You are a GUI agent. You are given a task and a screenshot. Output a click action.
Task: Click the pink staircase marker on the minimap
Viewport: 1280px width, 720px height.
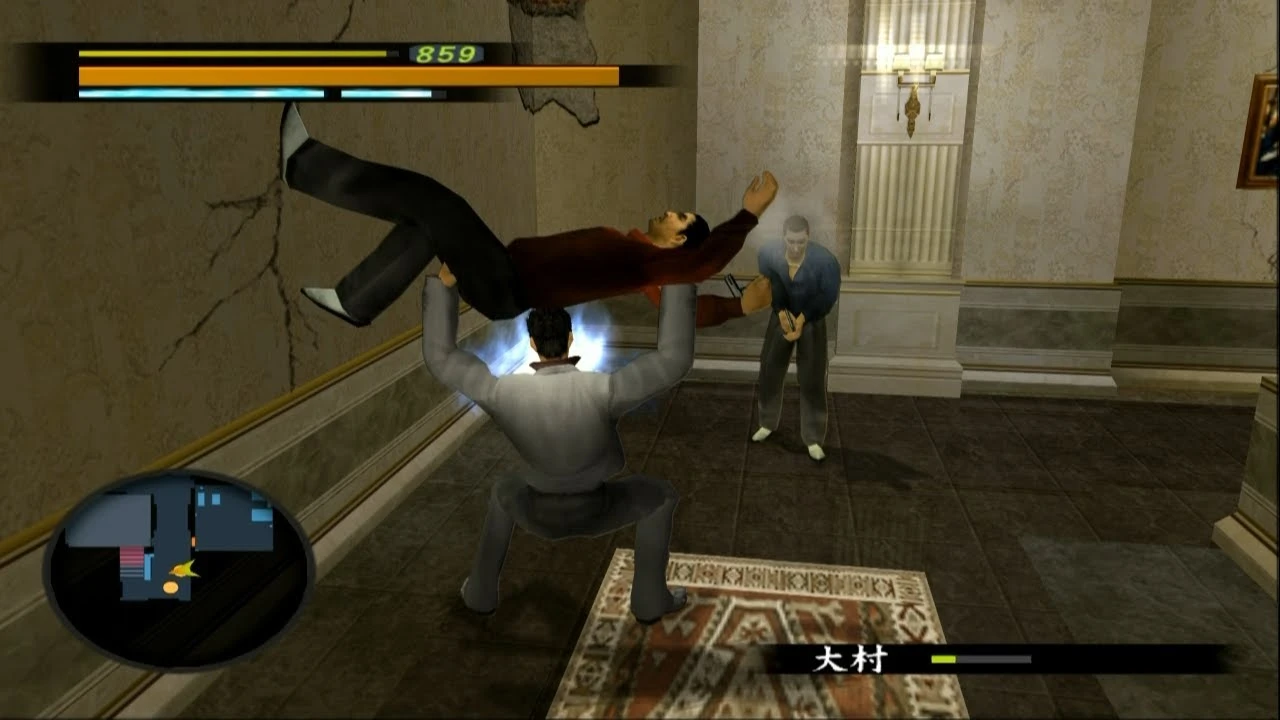pyautogui.click(x=131, y=556)
